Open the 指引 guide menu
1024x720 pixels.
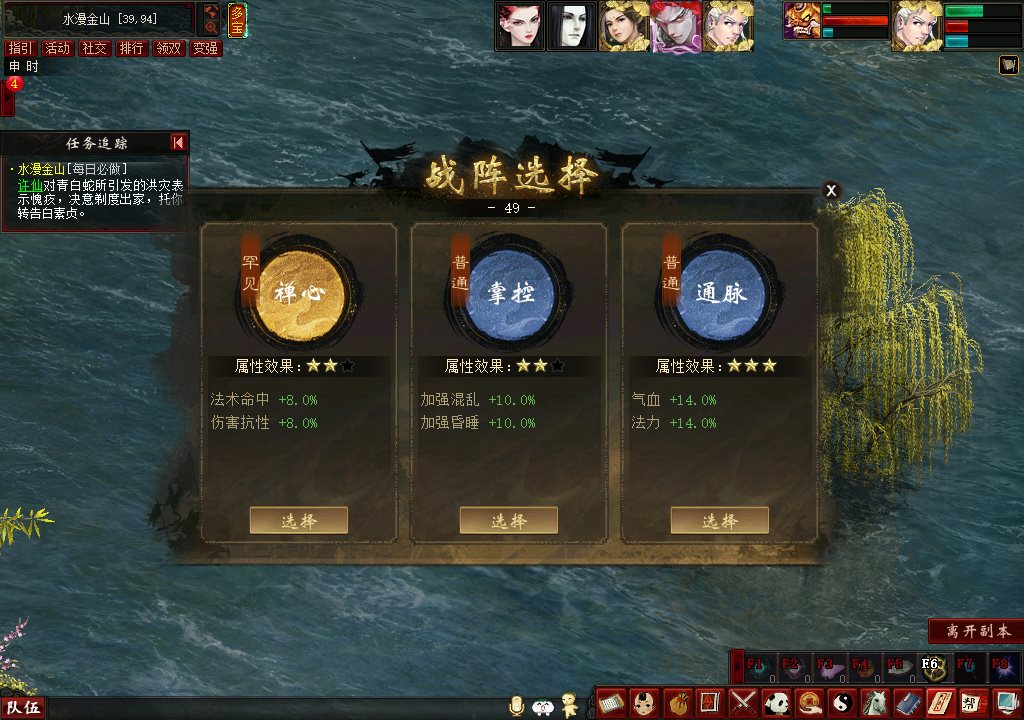(x=20, y=48)
